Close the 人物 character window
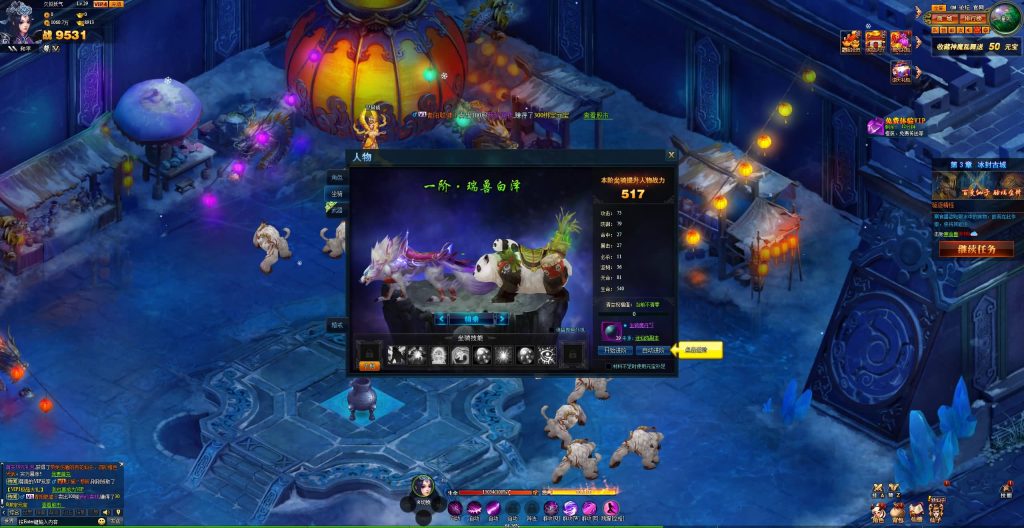 (x=671, y=155)
